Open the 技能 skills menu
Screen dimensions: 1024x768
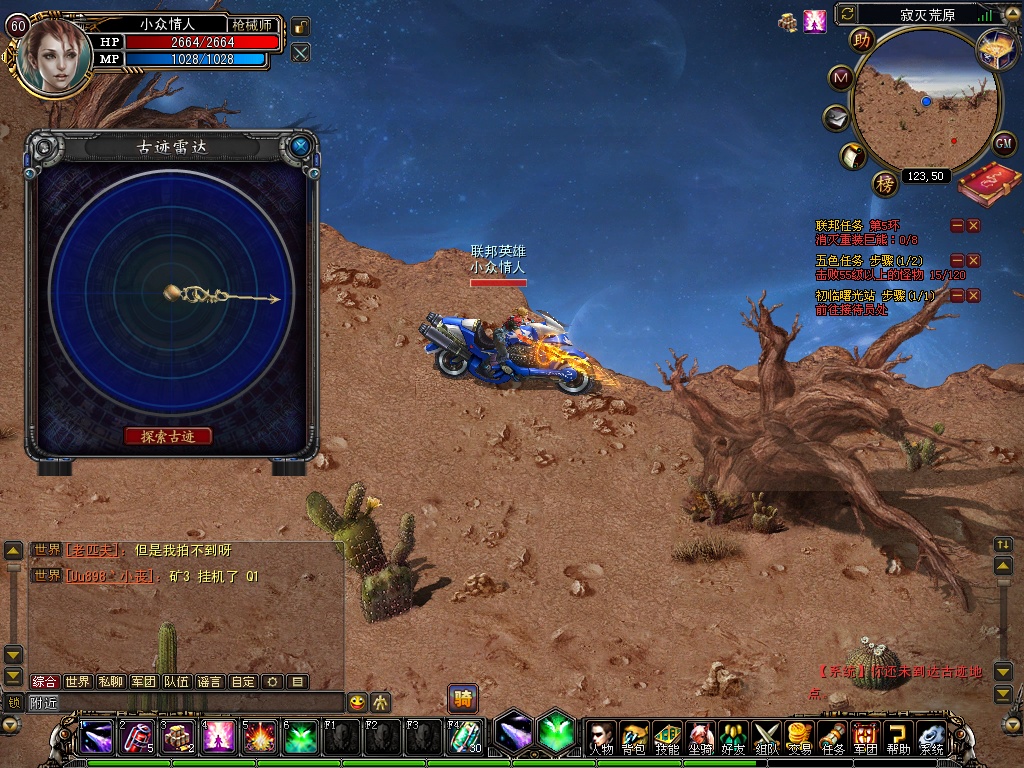coord(667,736)
